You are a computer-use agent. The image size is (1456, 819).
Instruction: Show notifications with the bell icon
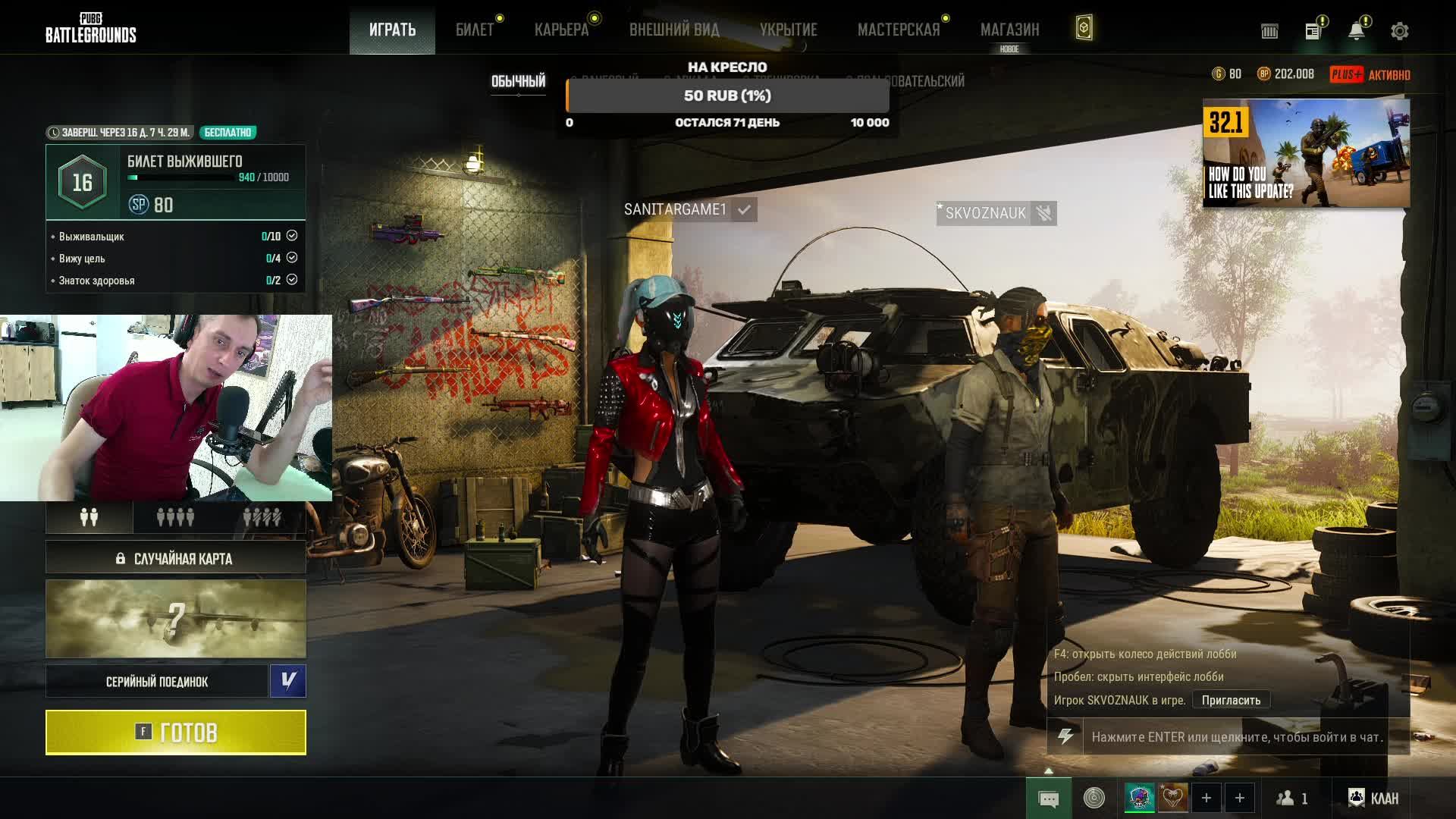(1356, 31)
